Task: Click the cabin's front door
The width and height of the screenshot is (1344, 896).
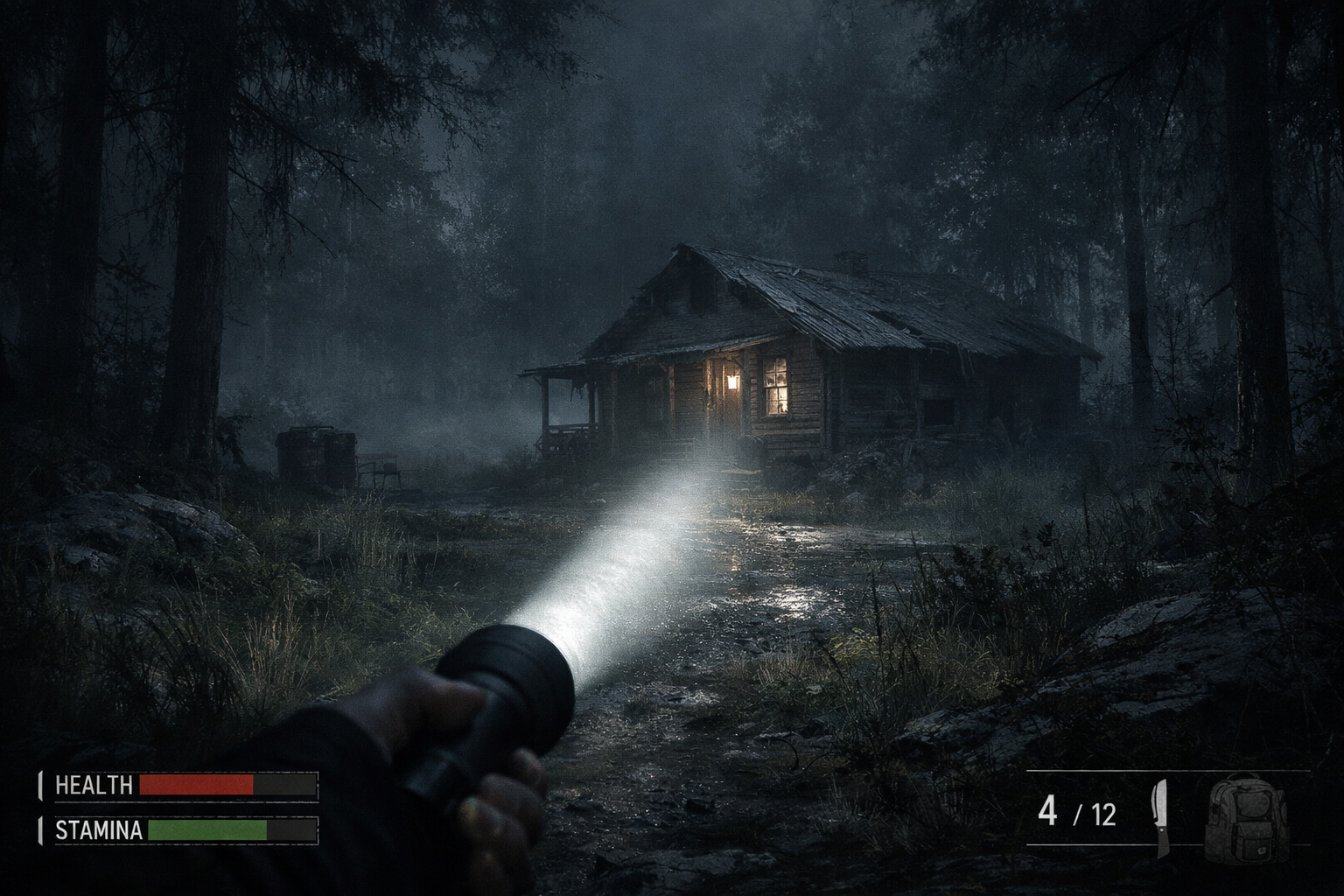Action: coord(733,411)
